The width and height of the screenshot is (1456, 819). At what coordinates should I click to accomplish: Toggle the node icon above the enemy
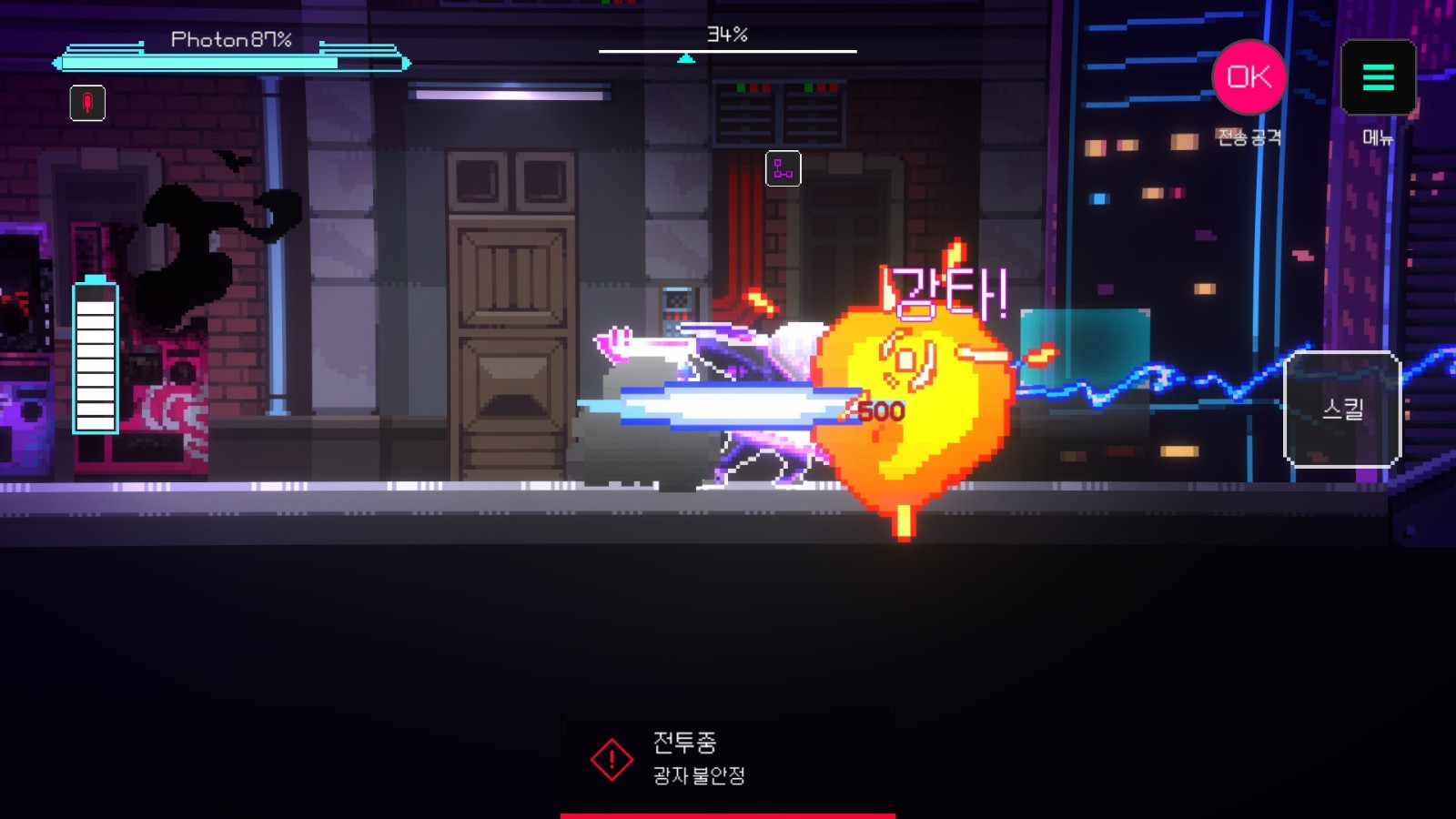(x=783, y=168)
